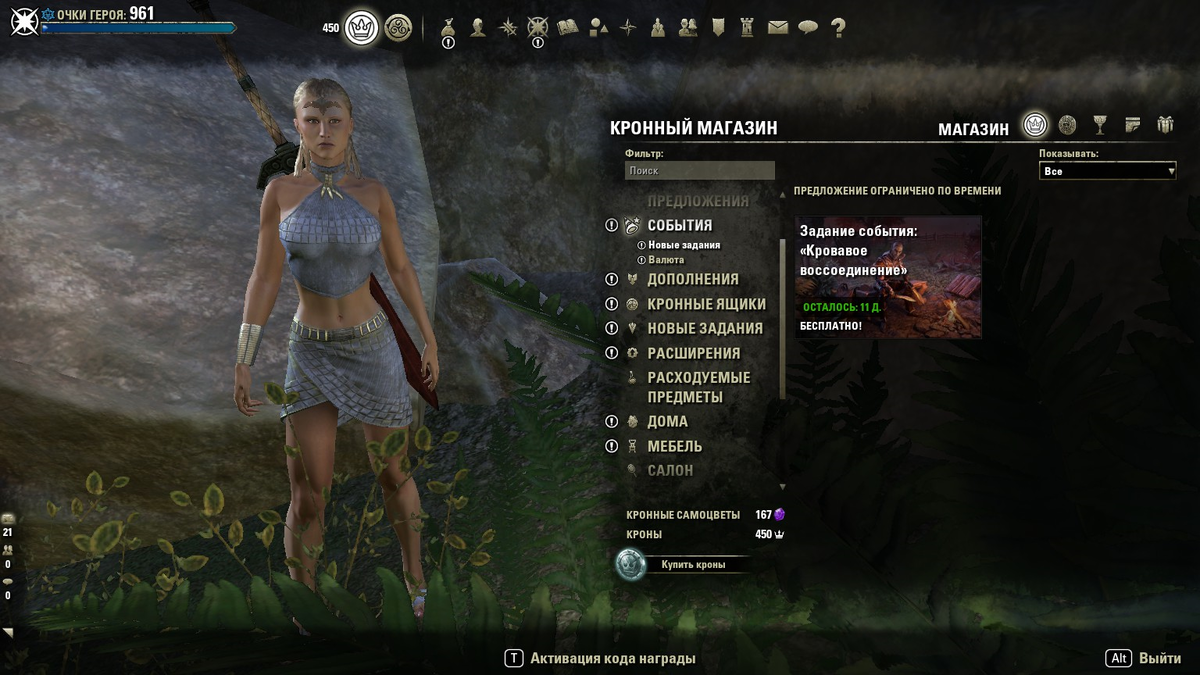Click the Активация кода награды option
Viewport: 1200px width, 675px height.
[x=612, y=658]
